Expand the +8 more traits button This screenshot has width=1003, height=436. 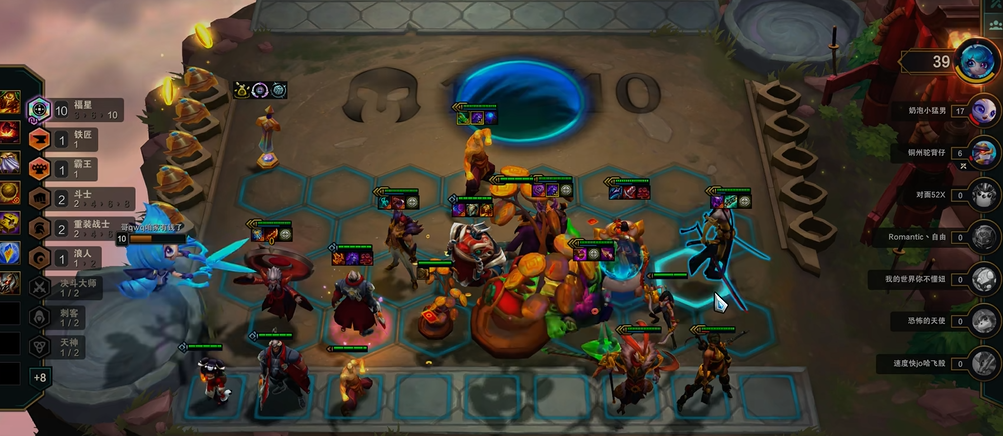coord(40,377)
